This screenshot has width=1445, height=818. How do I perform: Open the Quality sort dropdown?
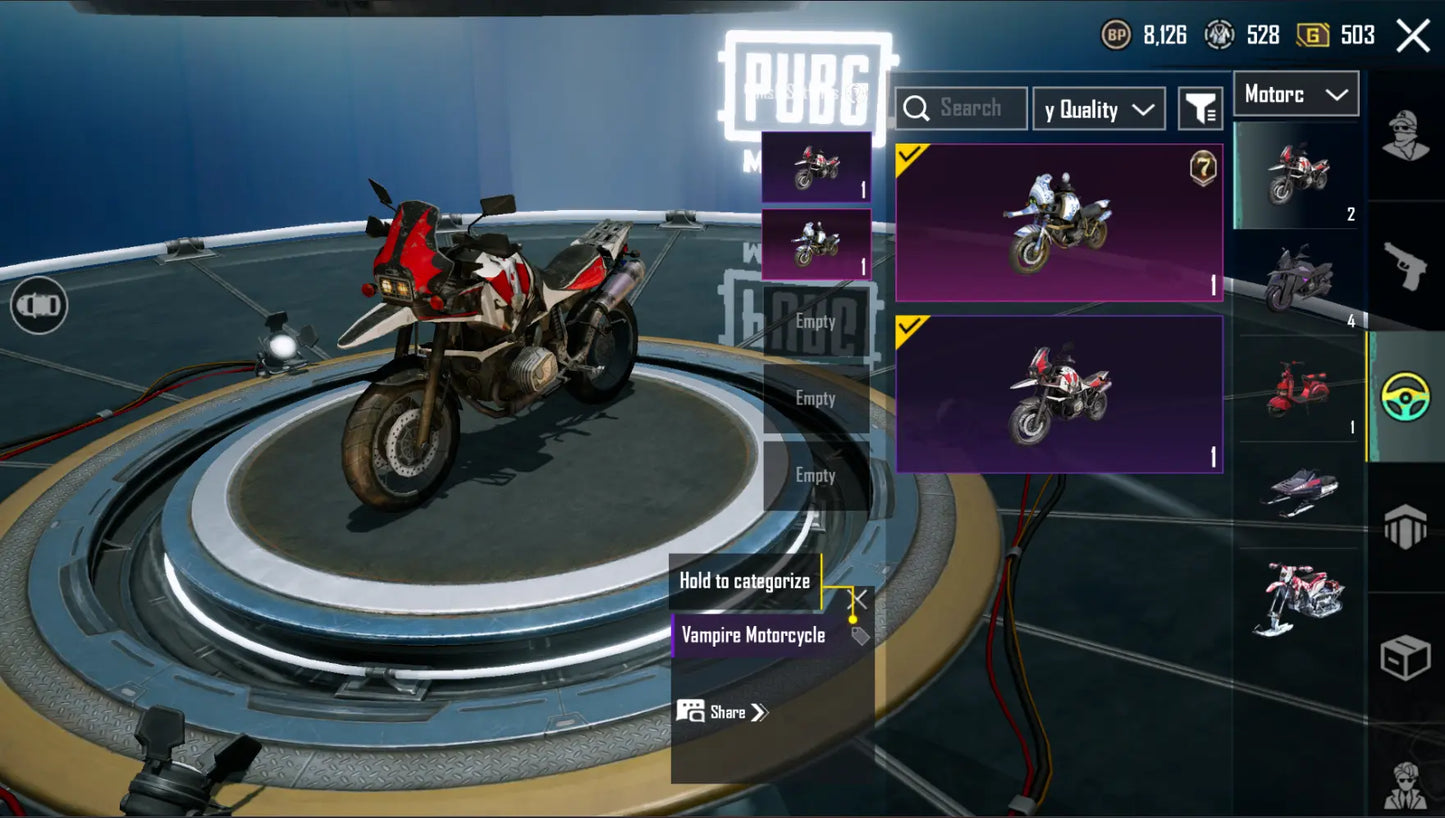tap(1099, 109)
